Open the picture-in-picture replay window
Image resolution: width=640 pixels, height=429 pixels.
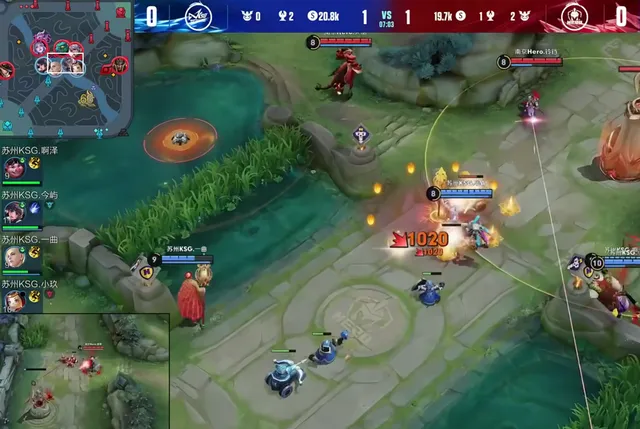click(x=84, y=372)
